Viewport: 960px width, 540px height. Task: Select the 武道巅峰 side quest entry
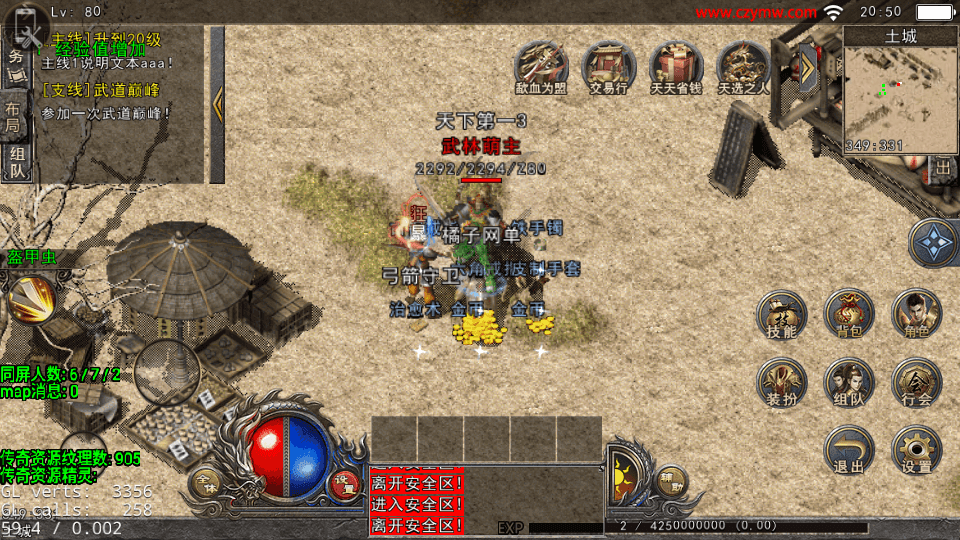coord(100,90)
